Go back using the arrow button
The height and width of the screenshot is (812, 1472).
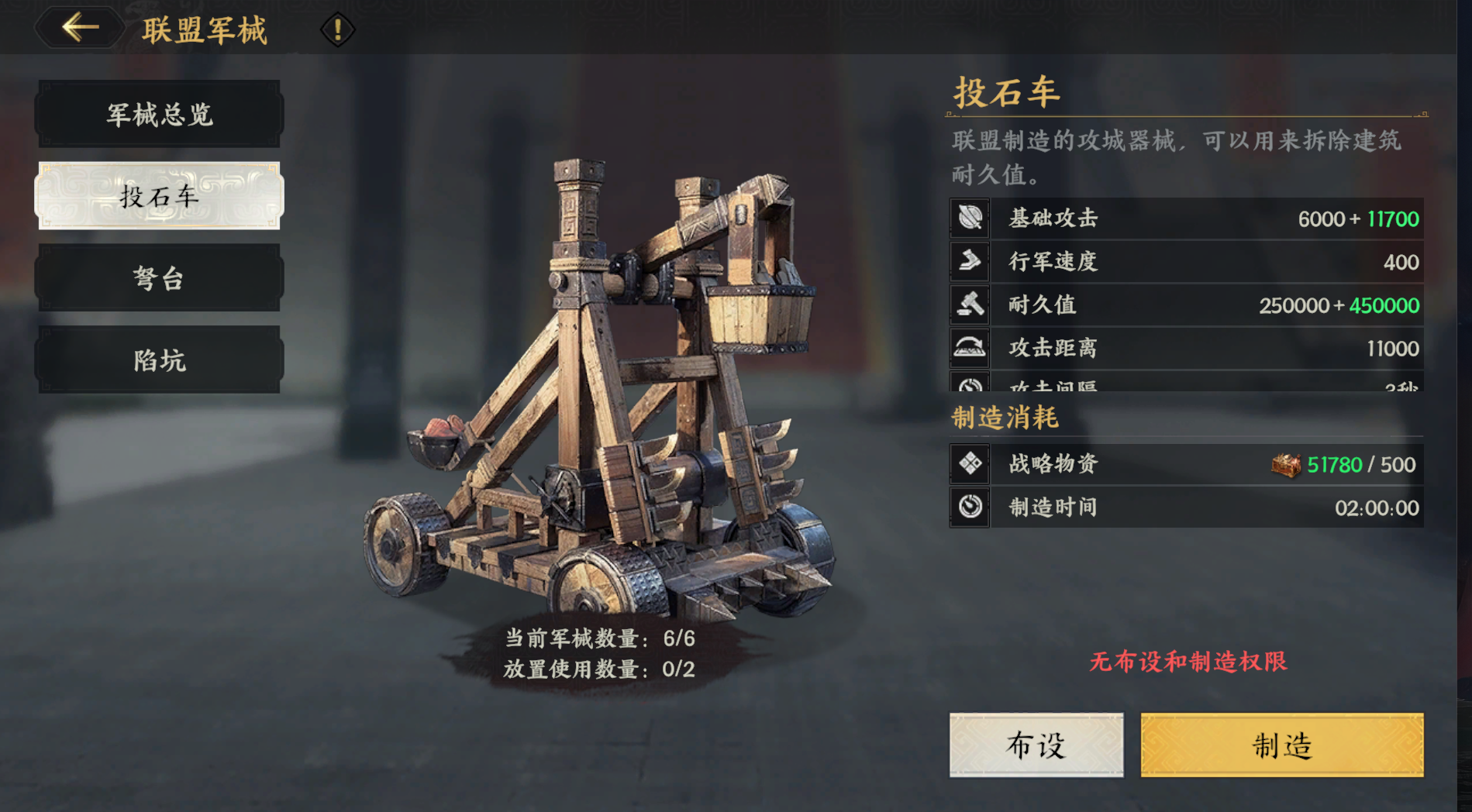(80, 29)
